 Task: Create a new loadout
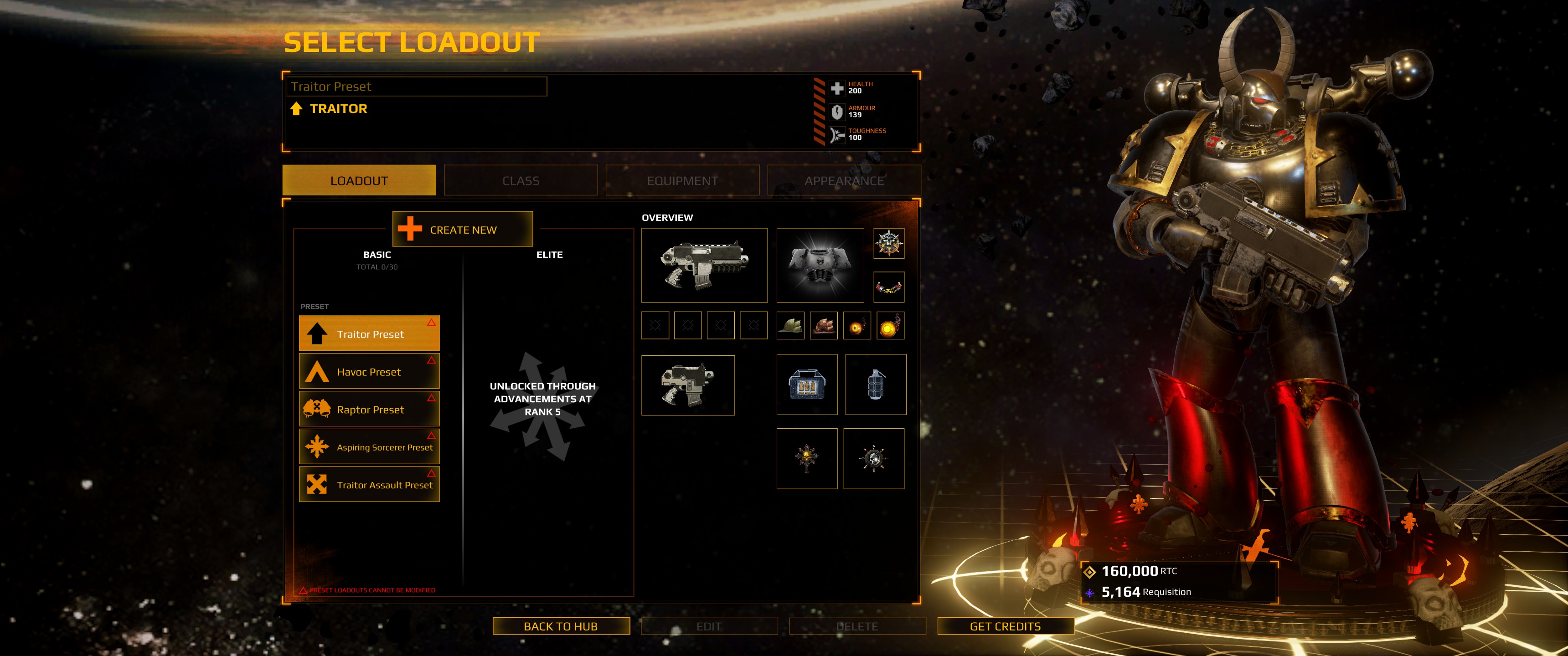(x=463, y=230)
